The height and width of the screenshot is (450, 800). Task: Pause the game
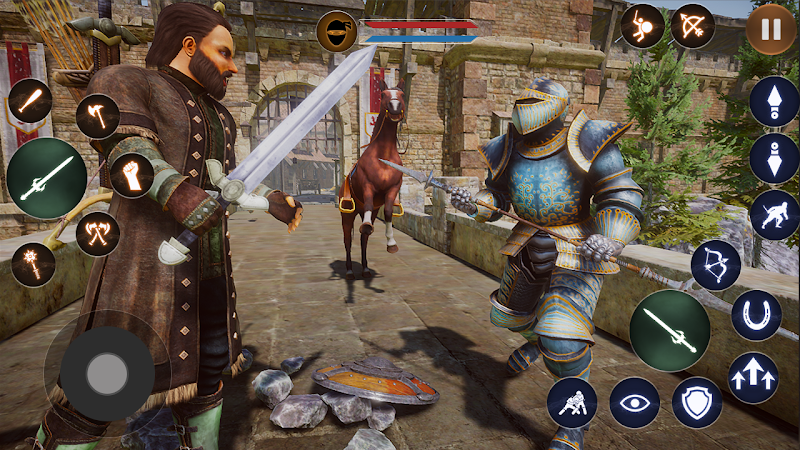pyautogui.click(x=771, y=29)
